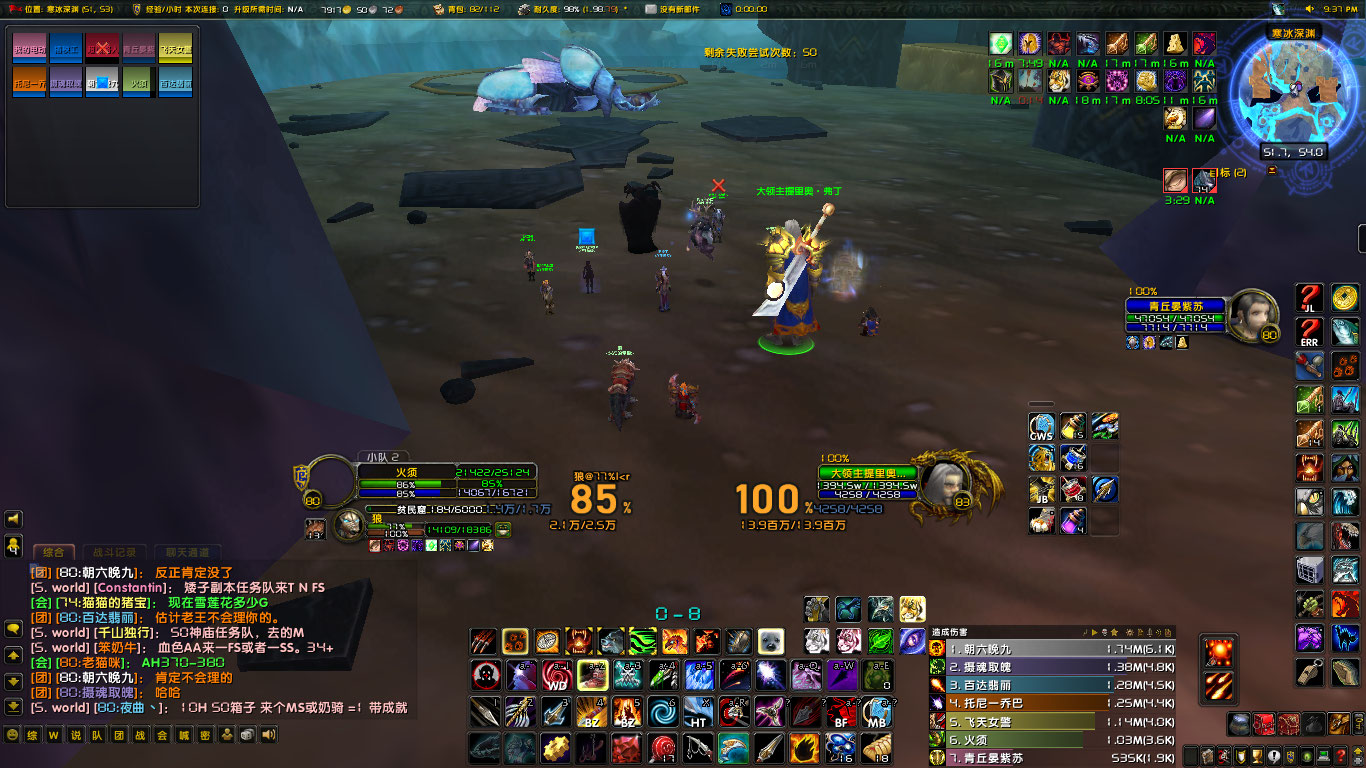Switch to the 战斗记录 chat tab

(113, 550)
